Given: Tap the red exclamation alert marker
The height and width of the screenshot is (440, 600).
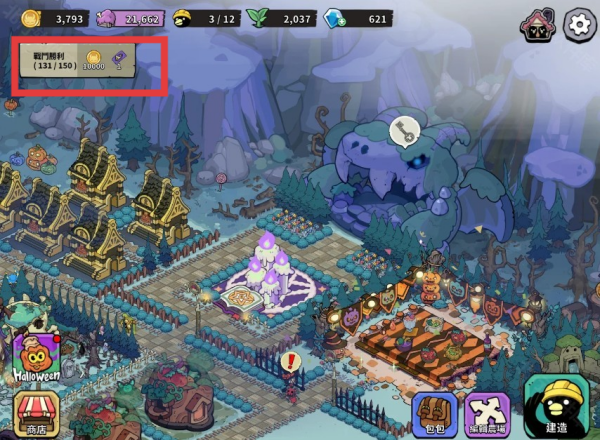Looking at the screenshot, I should click(x=292, y=360).
